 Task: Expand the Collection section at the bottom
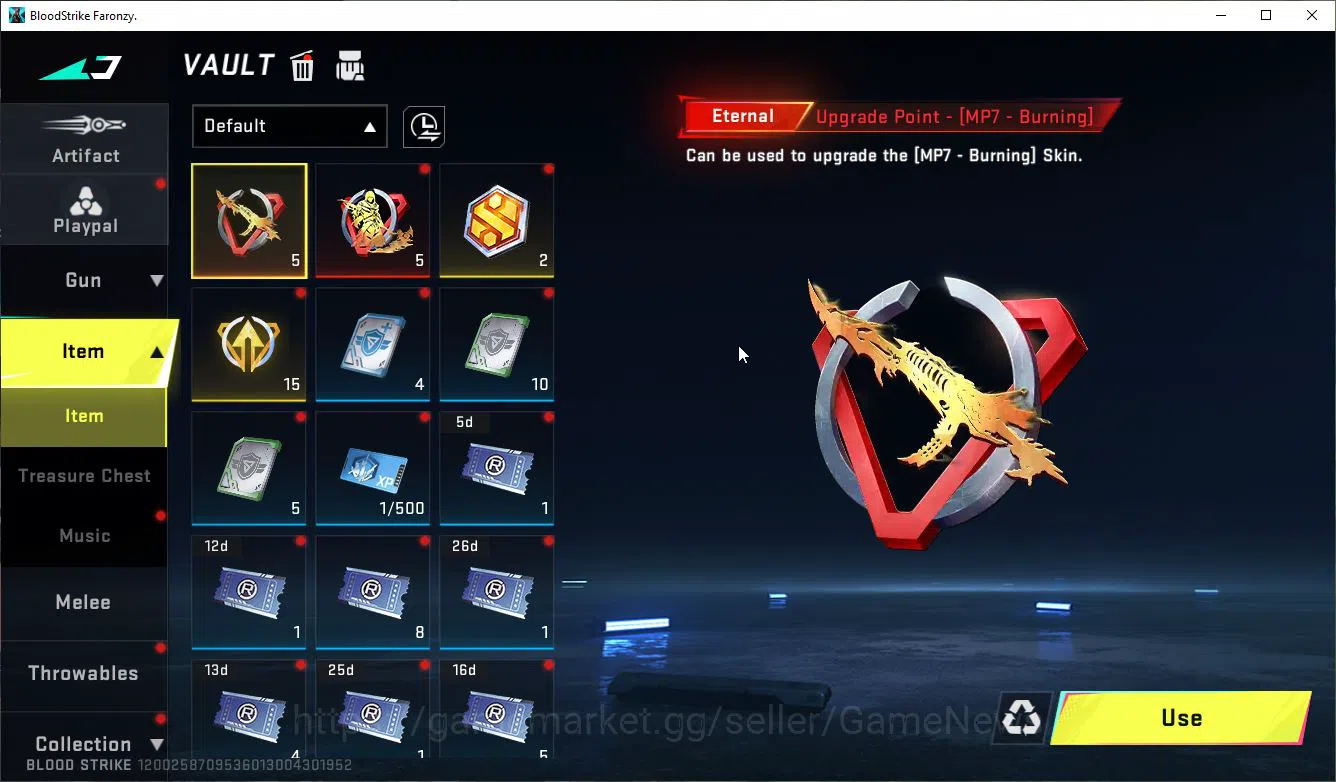(x=85, y=744)
